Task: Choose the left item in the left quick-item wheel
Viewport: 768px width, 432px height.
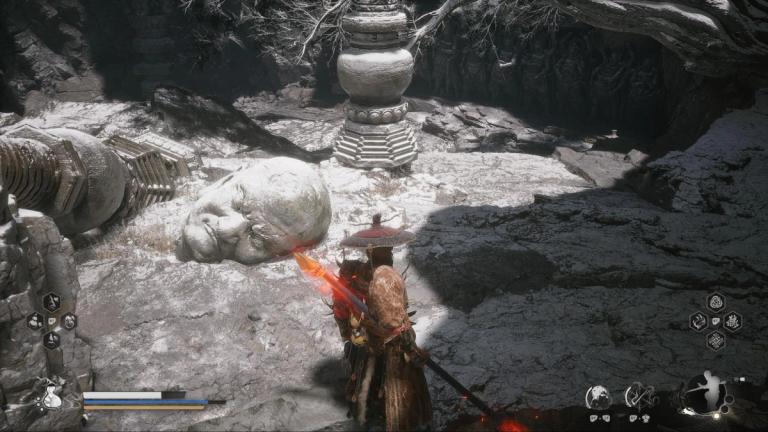Action: (35, 321)
